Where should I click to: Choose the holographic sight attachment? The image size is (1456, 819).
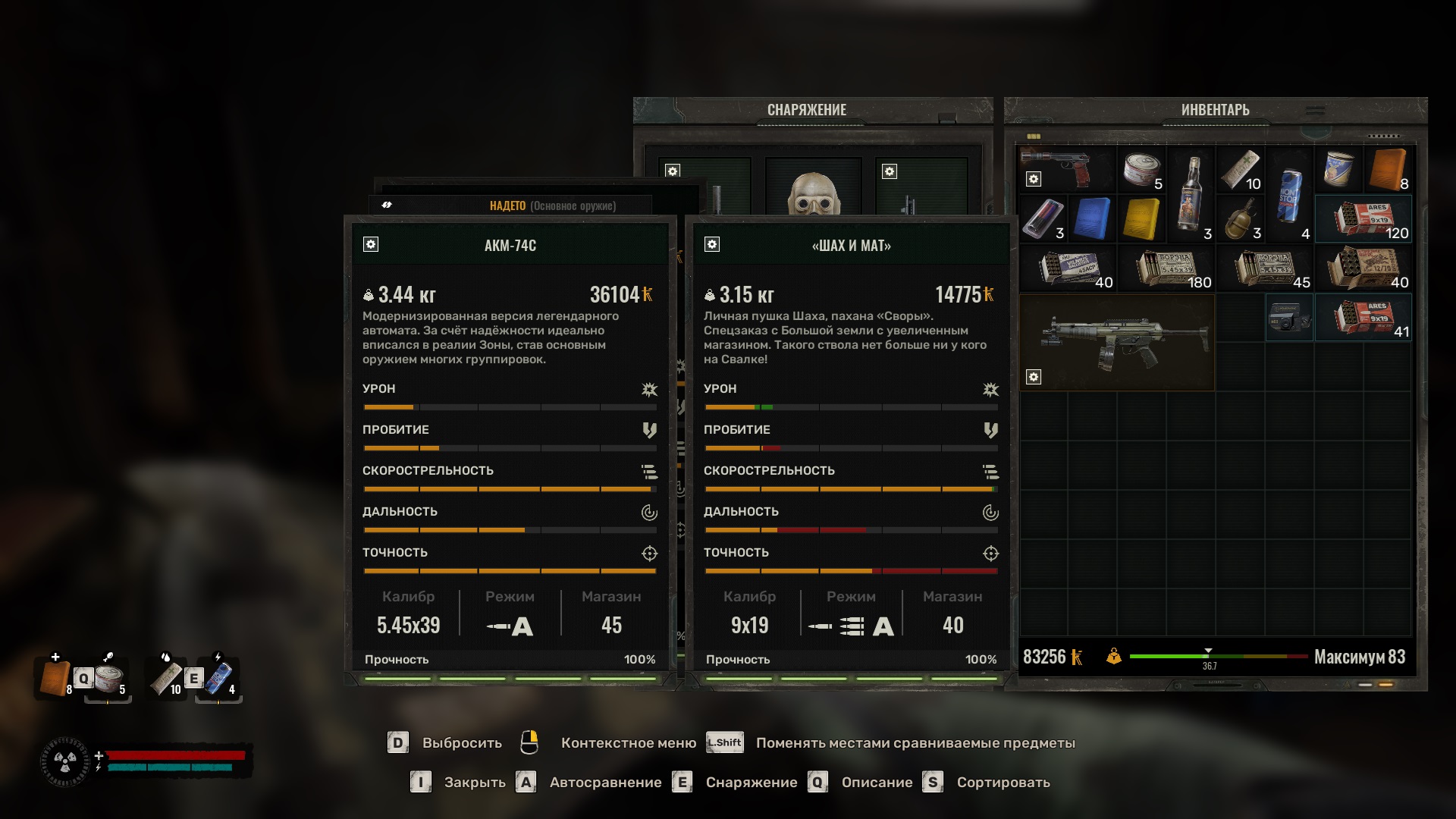1289,318
